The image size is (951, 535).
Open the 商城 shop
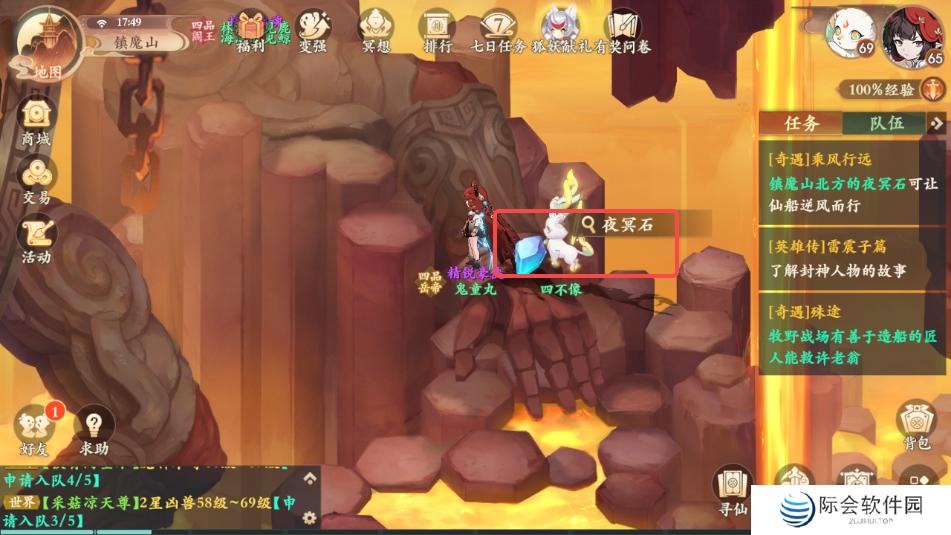(36, 120)
